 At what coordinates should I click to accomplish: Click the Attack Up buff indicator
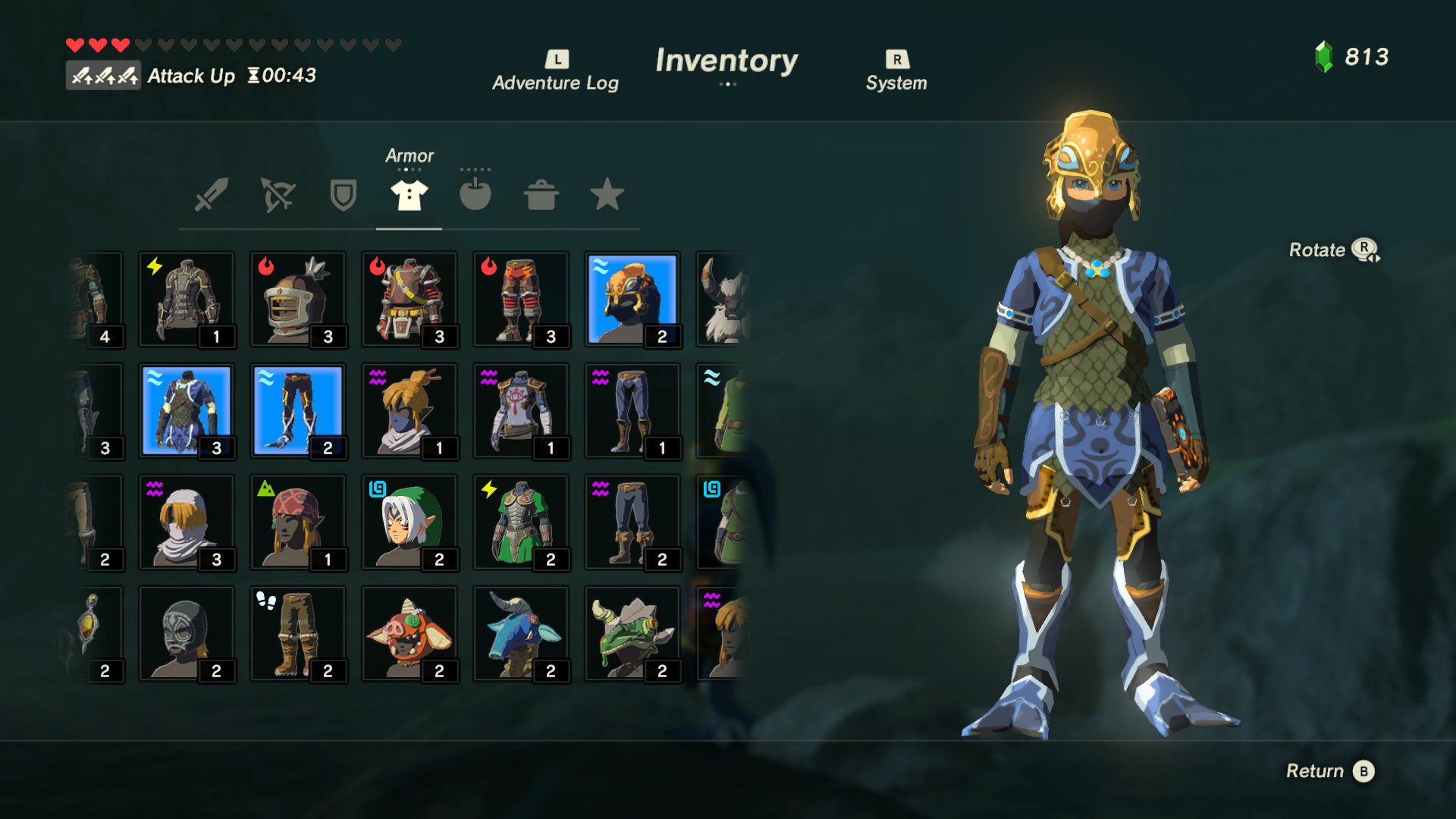(x=104, y=75)
